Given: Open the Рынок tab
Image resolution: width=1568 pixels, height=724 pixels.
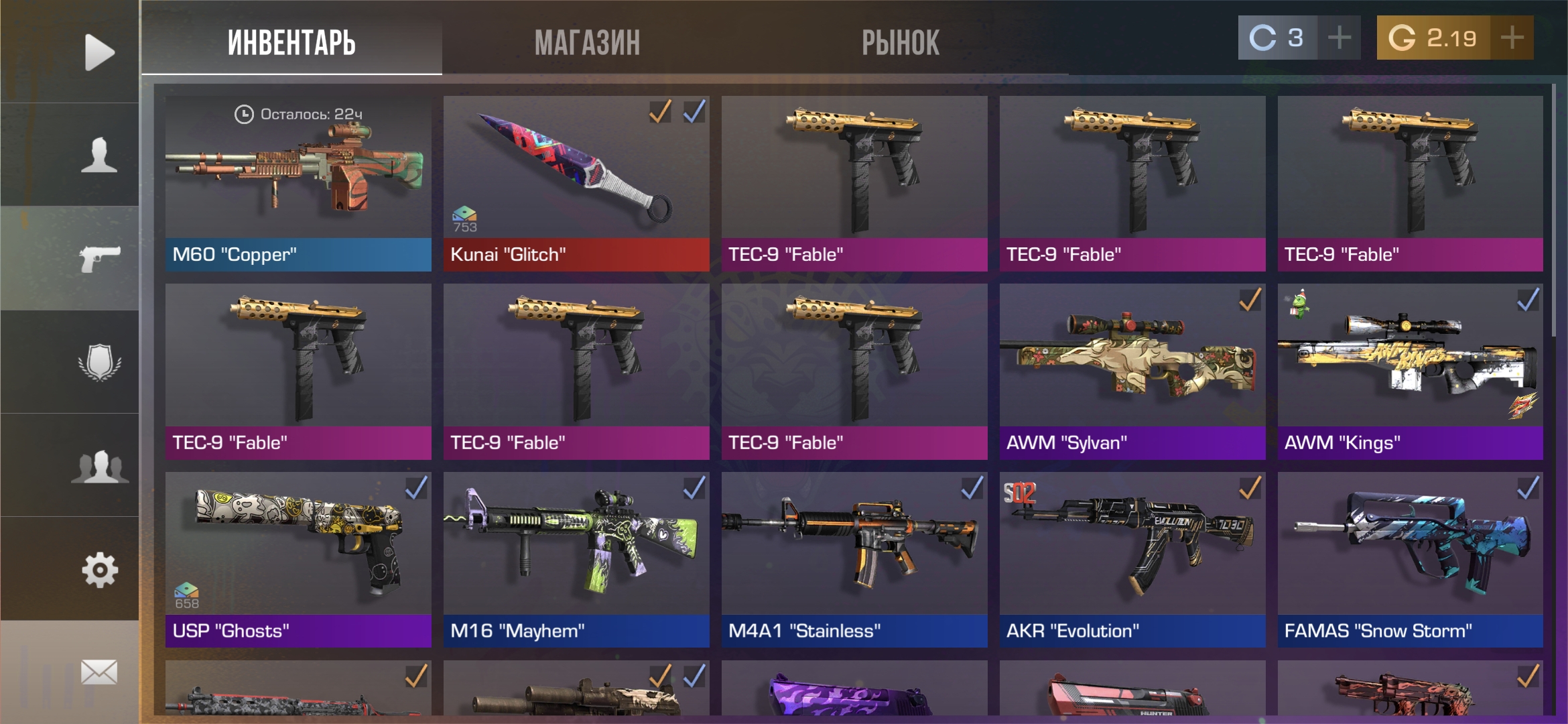Looking at the screenshot, I should coord(900,43).
